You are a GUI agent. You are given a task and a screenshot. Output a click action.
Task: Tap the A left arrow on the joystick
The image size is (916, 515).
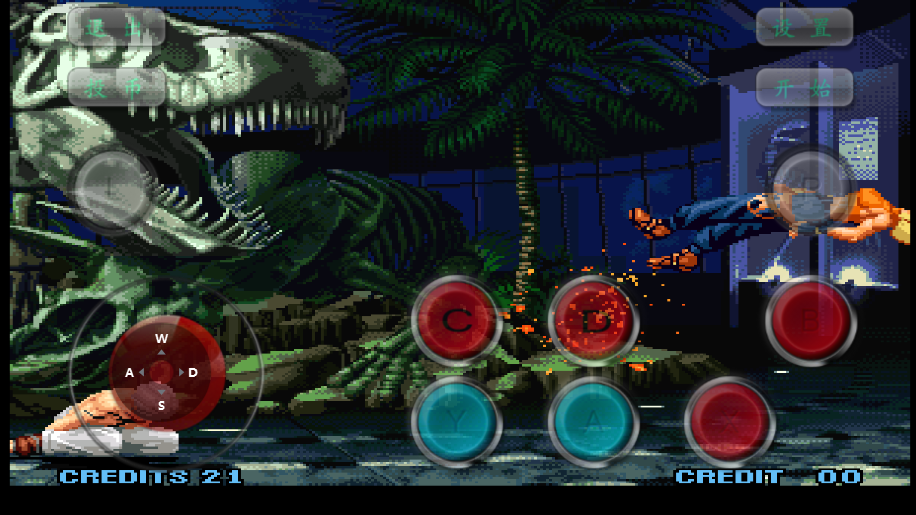click(130, 373)
